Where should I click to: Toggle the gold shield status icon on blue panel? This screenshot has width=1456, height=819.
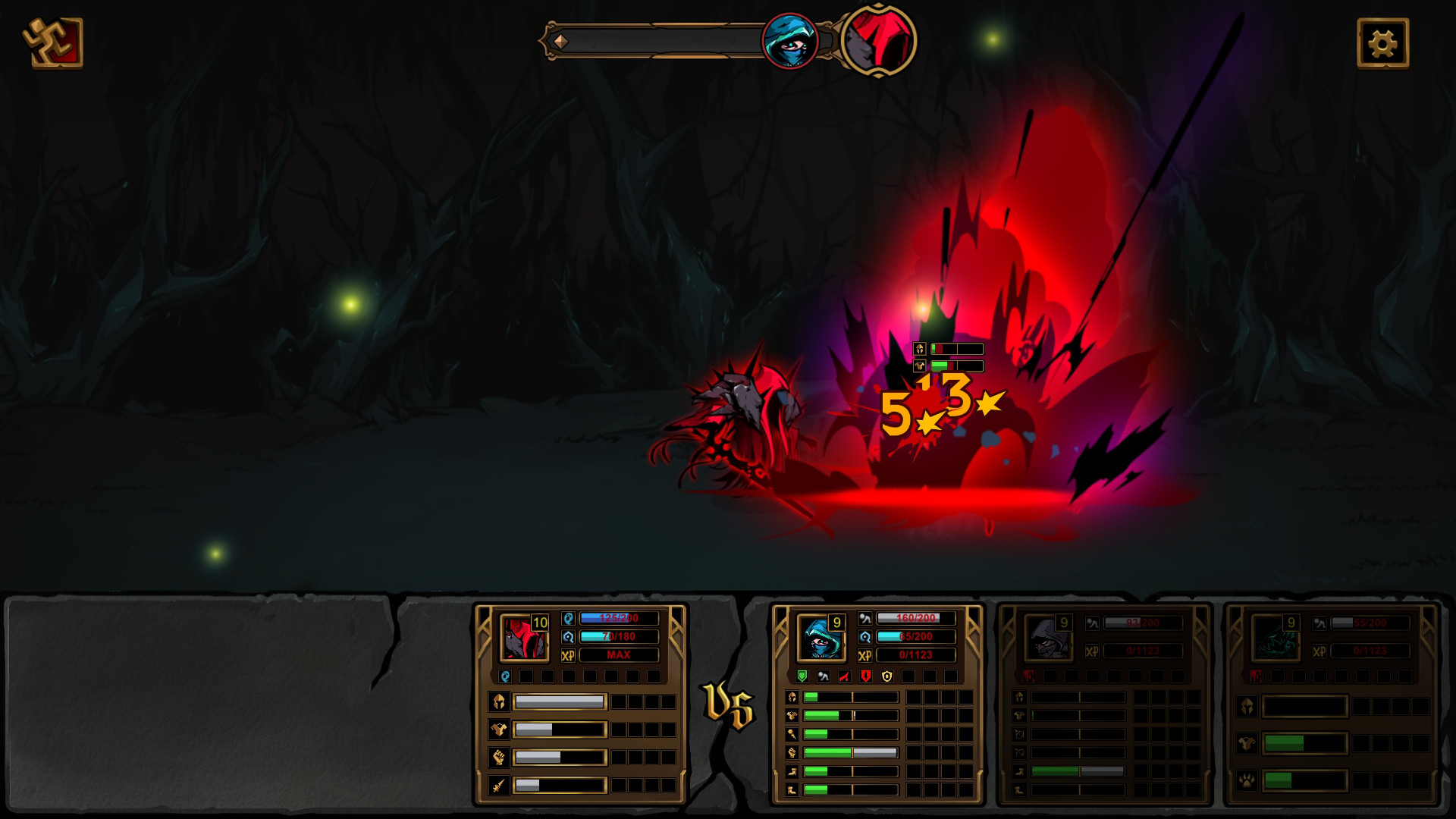click(886, 676)
